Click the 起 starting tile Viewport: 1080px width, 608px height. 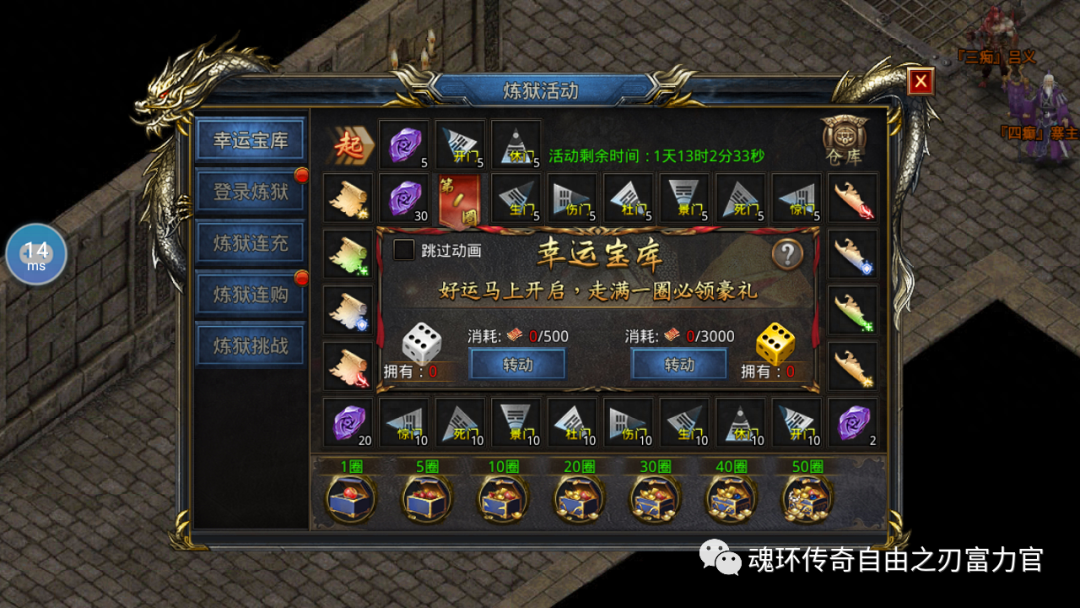(350, 144)
